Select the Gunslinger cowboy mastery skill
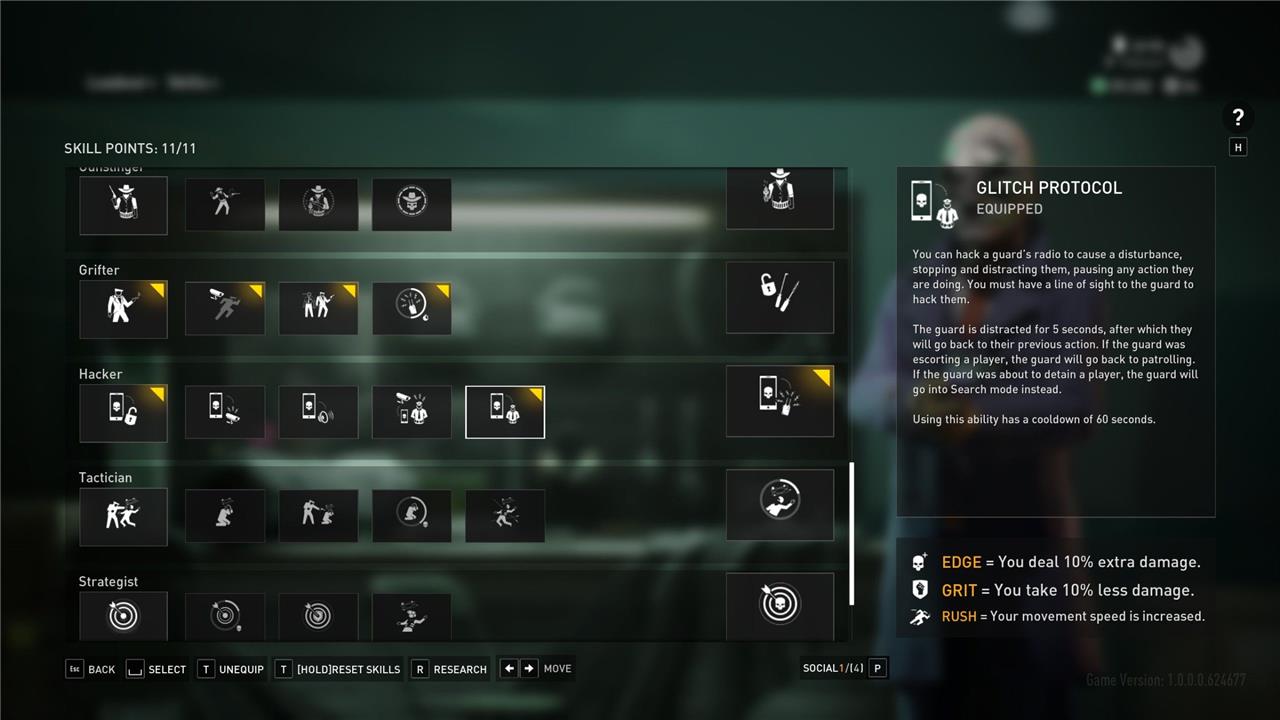 click(x=779, y=198)
